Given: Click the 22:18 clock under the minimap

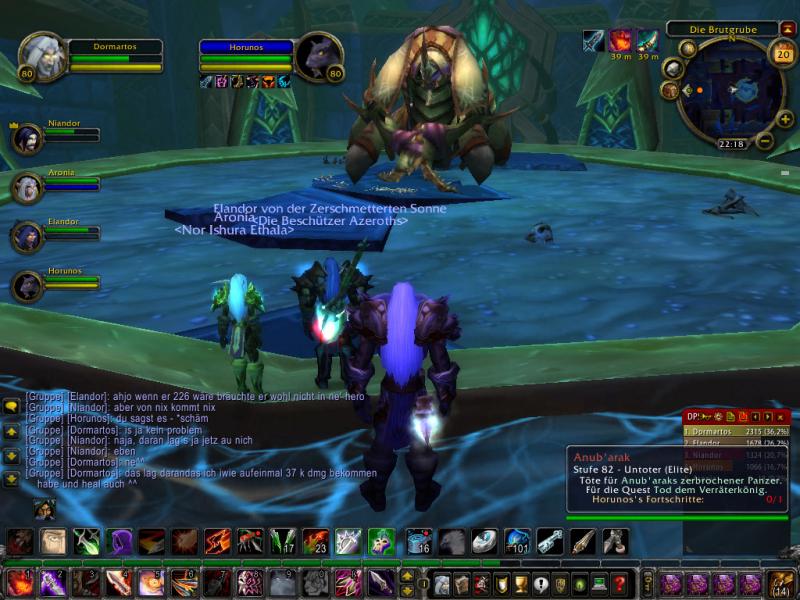Looking at the screenshot, I should 731,144.
